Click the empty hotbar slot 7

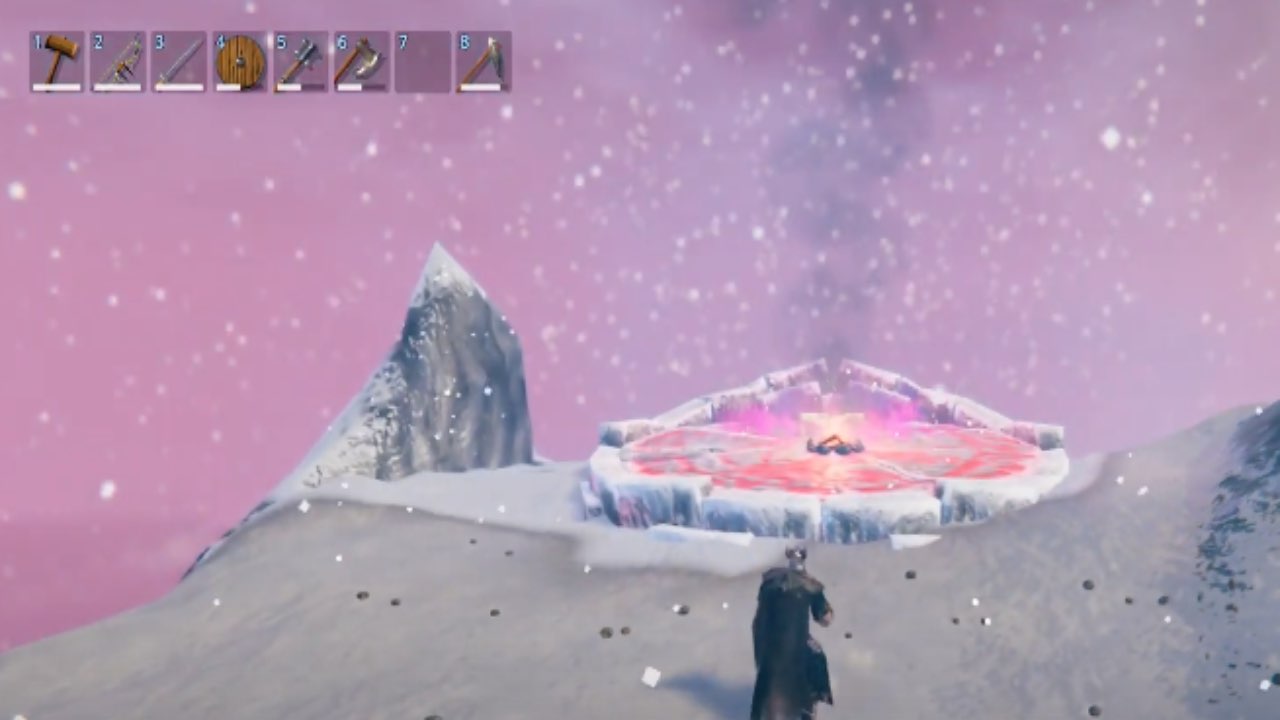tap(423, 61)
